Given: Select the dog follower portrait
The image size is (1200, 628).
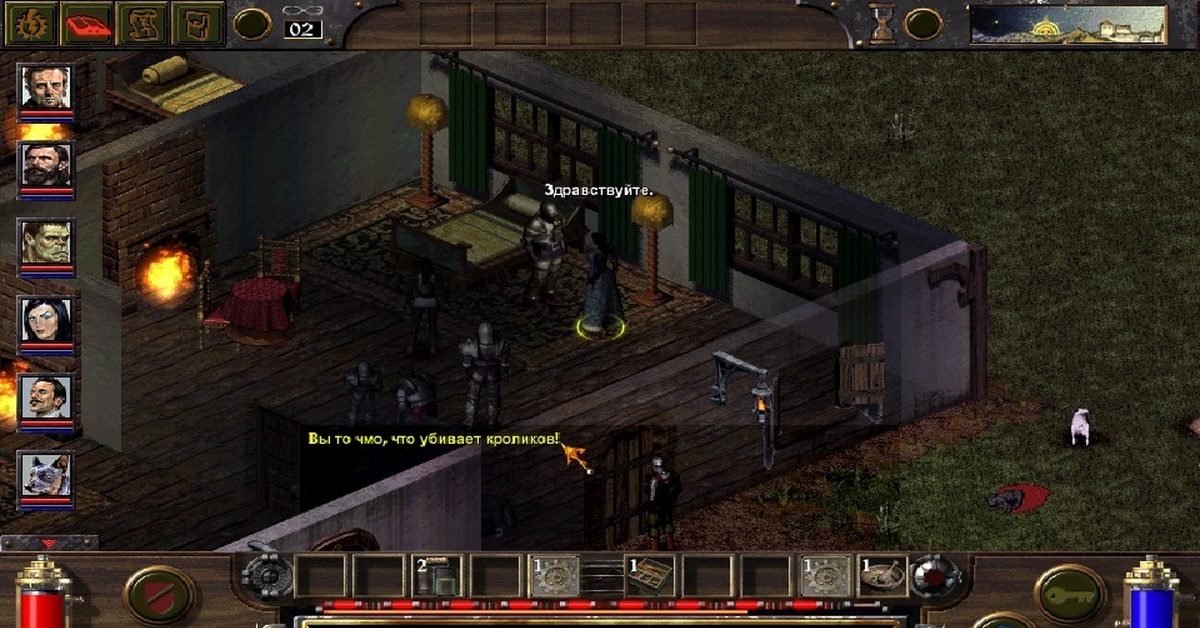Looking at the screenshot, I should 47,475.
